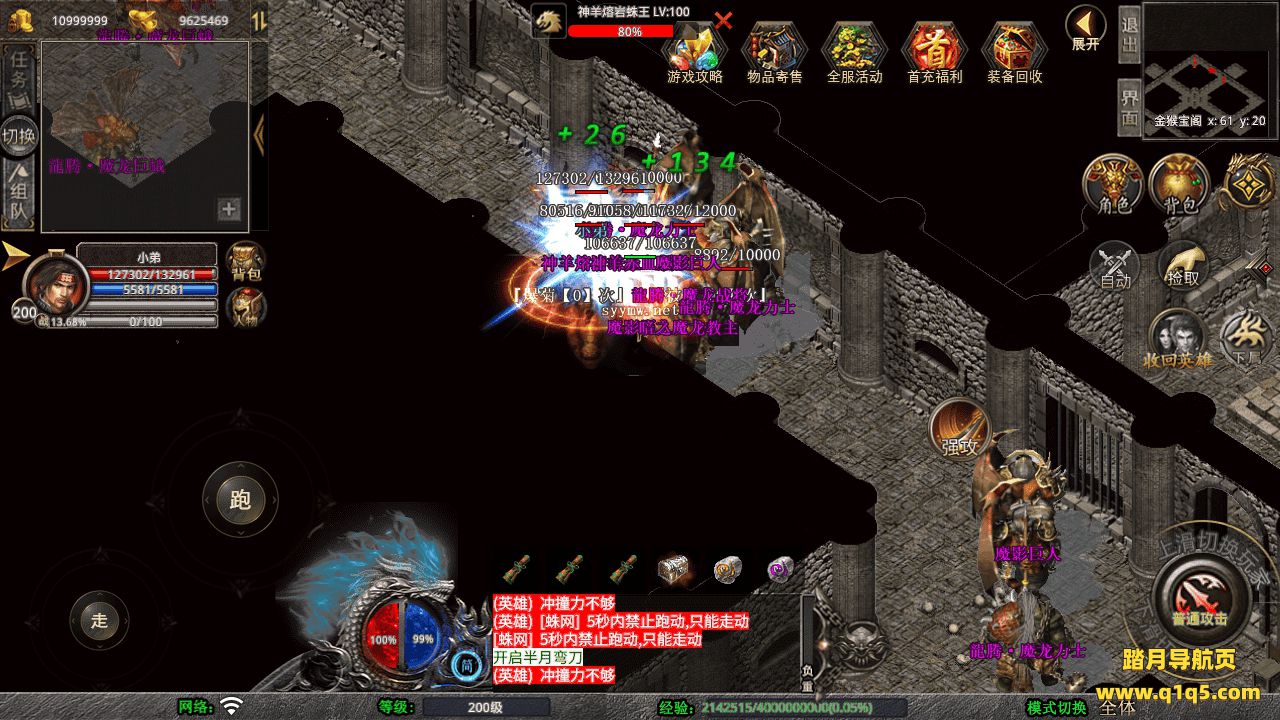1280x720 pixels.
Task: Click the 退出 exit button
Action: (1129, 35)
